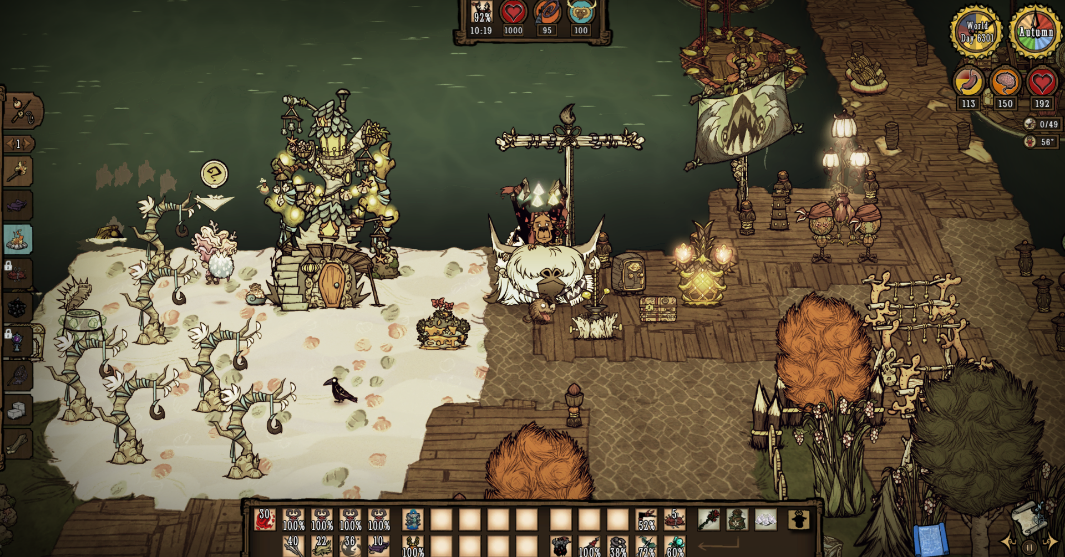
Task: Rotate camera right with the right arrow
Action: point(1051,541)
